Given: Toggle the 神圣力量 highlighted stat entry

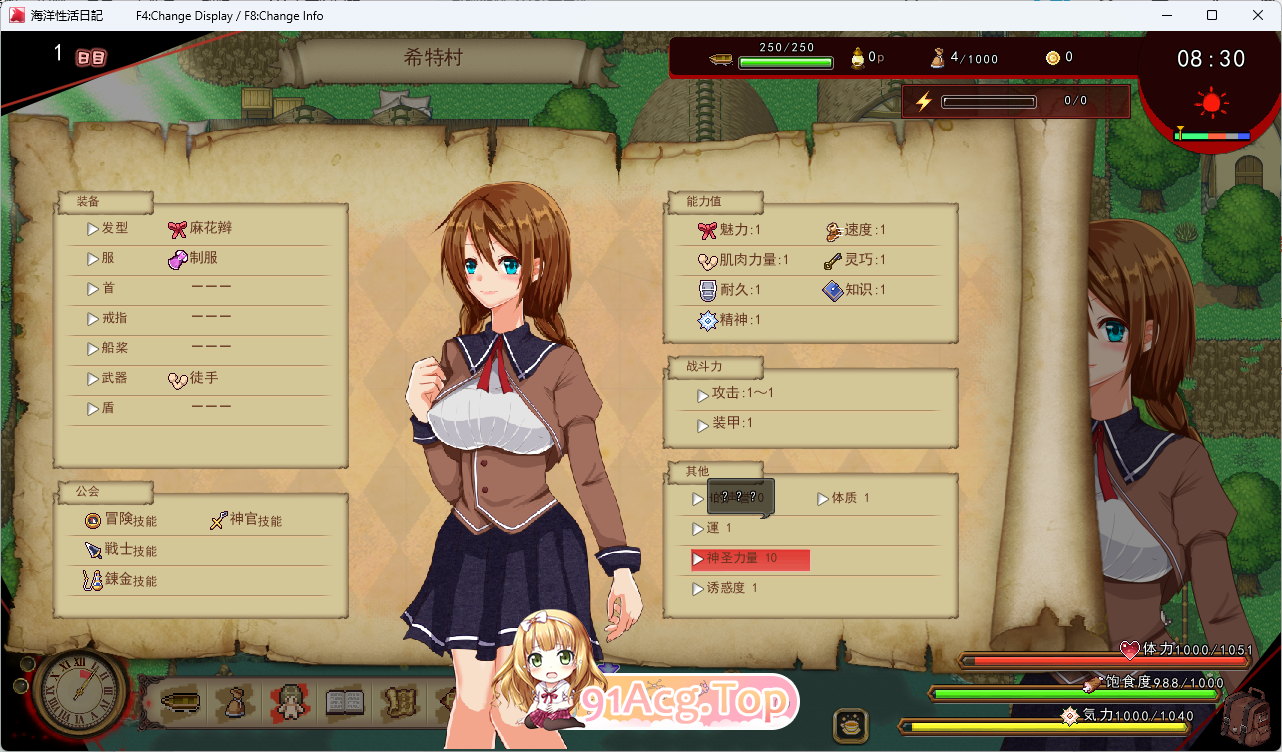Looking at the screenshot, I should pyautogui.click(x=748, y=559).
